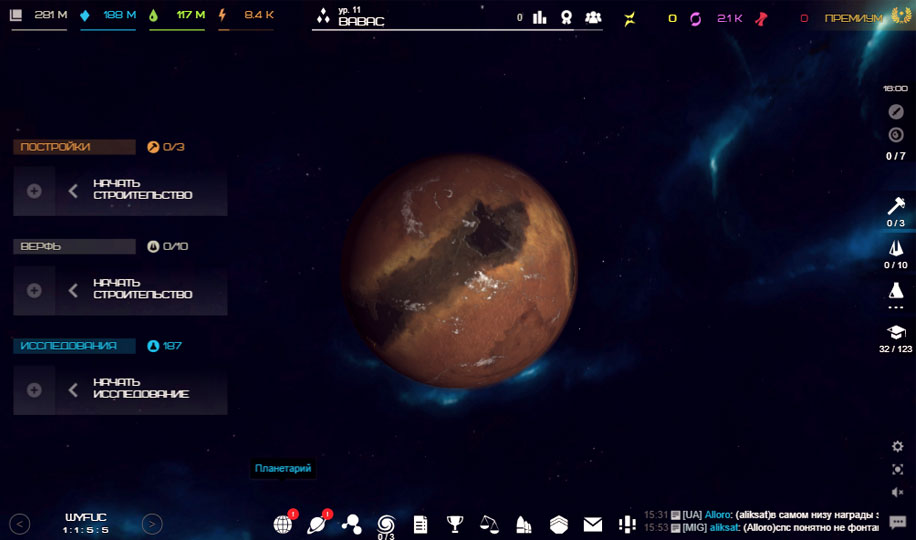Start ship construction under Верфь panel

141,290
